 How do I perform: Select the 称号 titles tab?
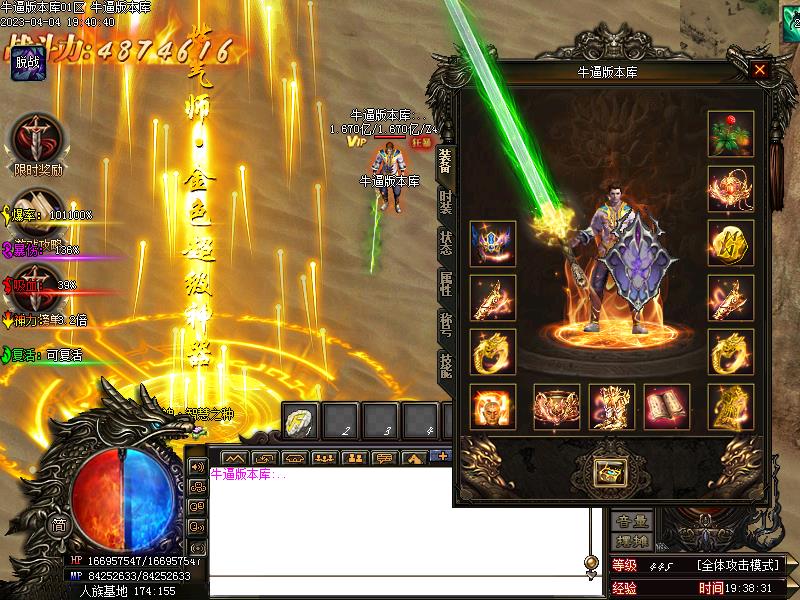(445, 324)
